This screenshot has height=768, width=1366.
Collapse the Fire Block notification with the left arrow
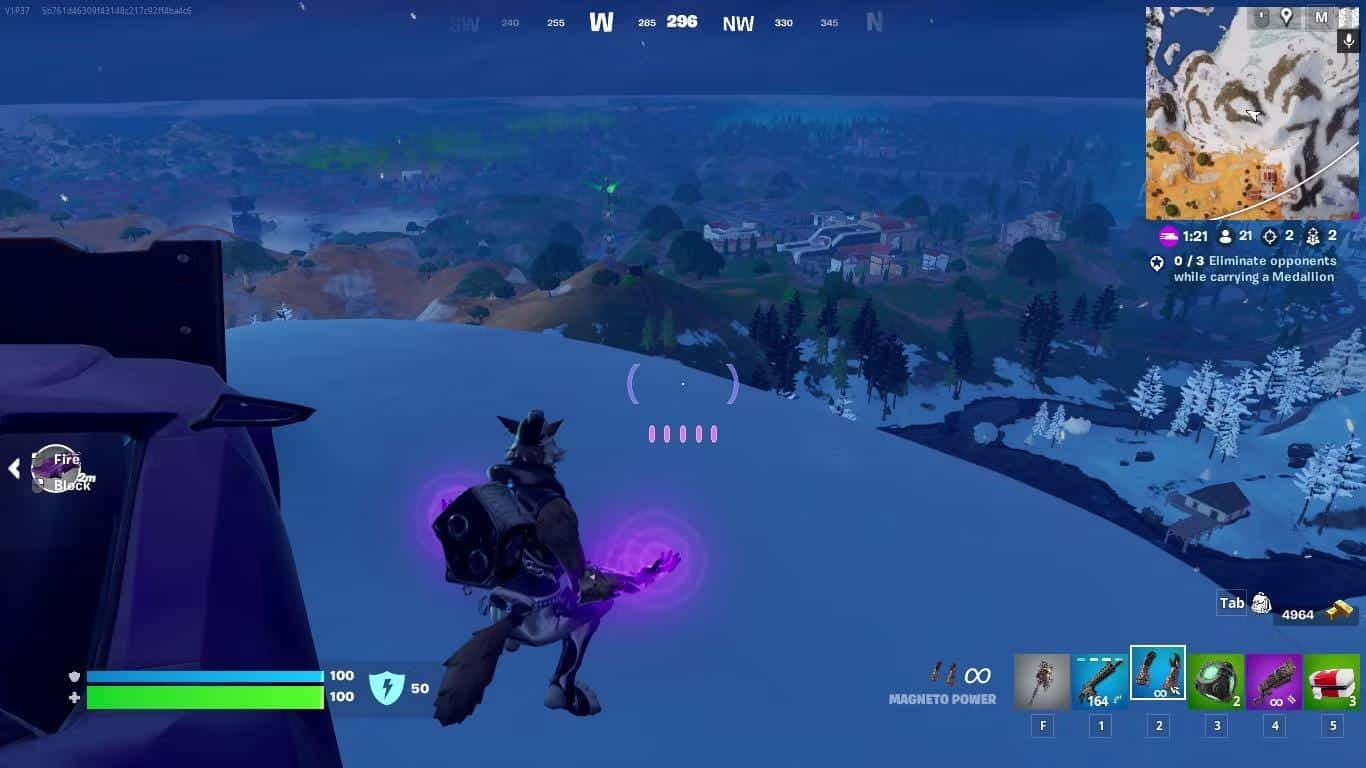(x=13, y=466)
